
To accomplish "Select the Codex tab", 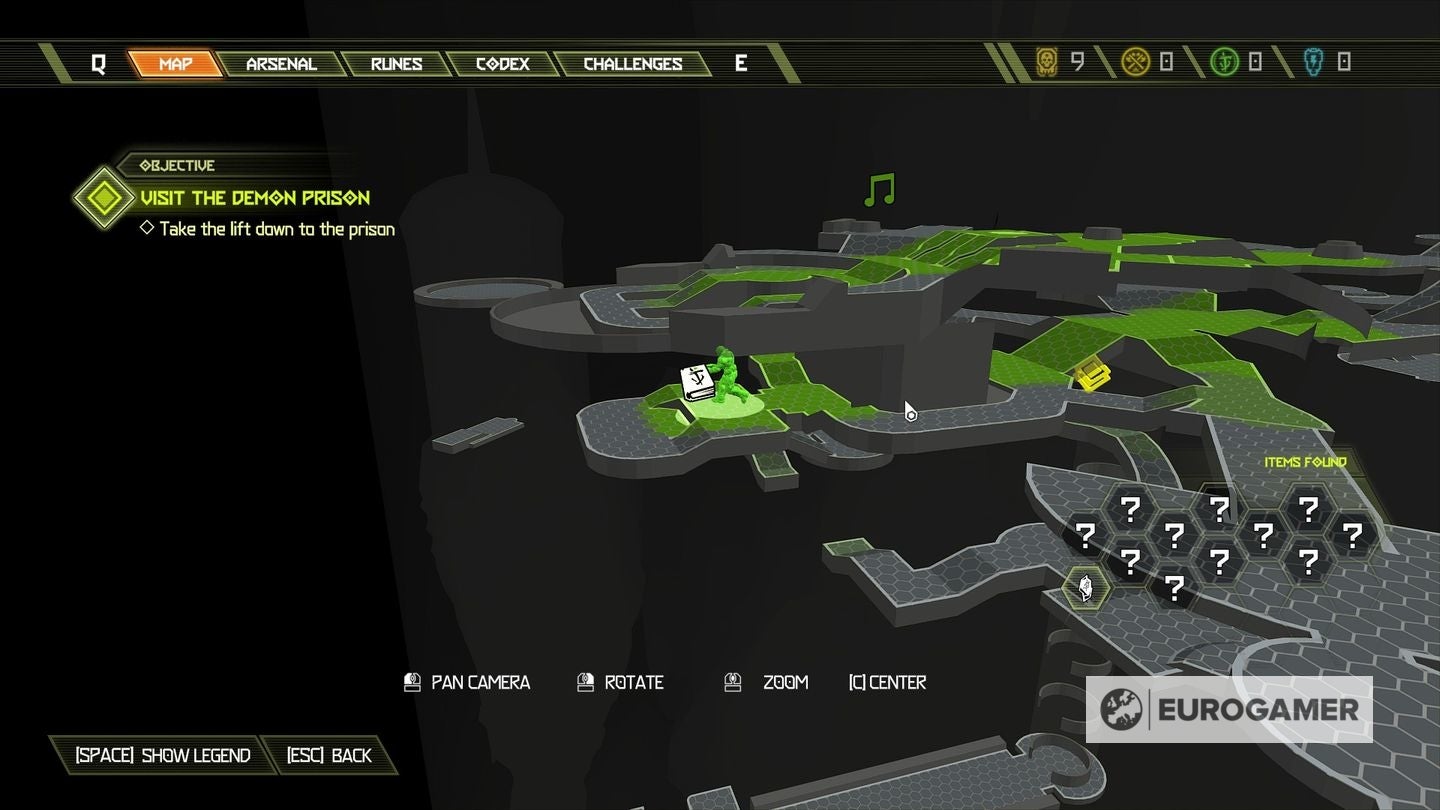I will [502, 64].
